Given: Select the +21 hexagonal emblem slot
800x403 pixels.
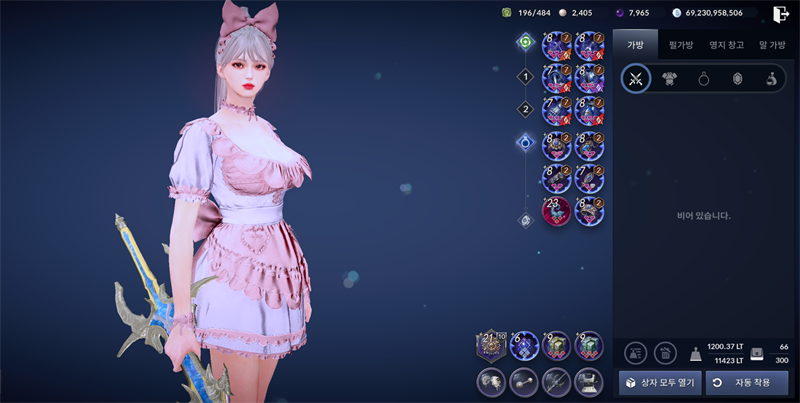Looking at the screenshot, I should [490, 345].
